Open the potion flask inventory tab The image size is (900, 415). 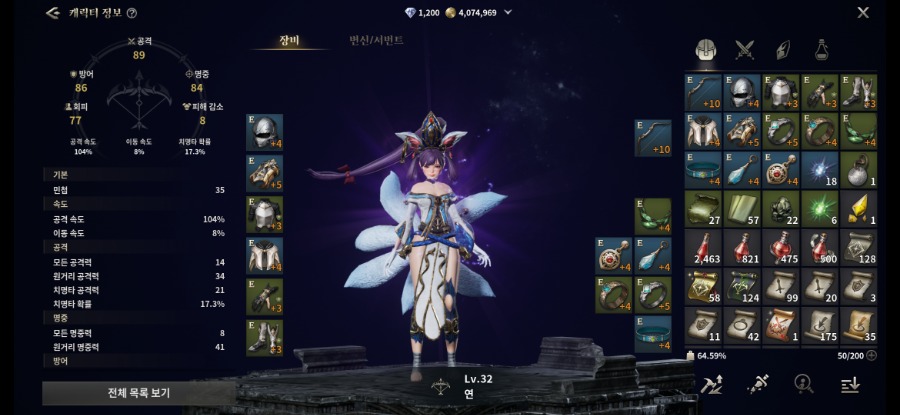(x=821, y=49)
